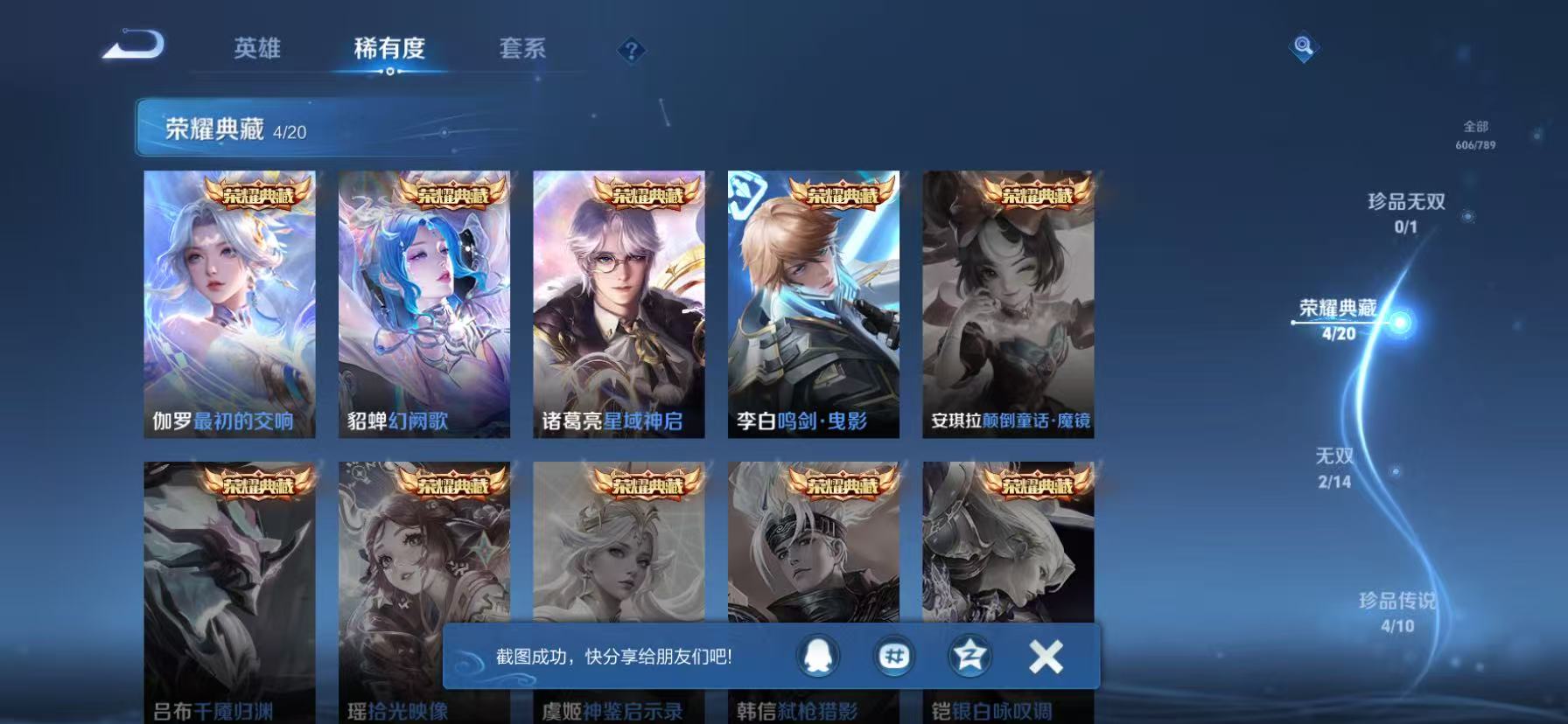Dismiss the share bar with the X
1568x724 pixels.
[1043, 655]
